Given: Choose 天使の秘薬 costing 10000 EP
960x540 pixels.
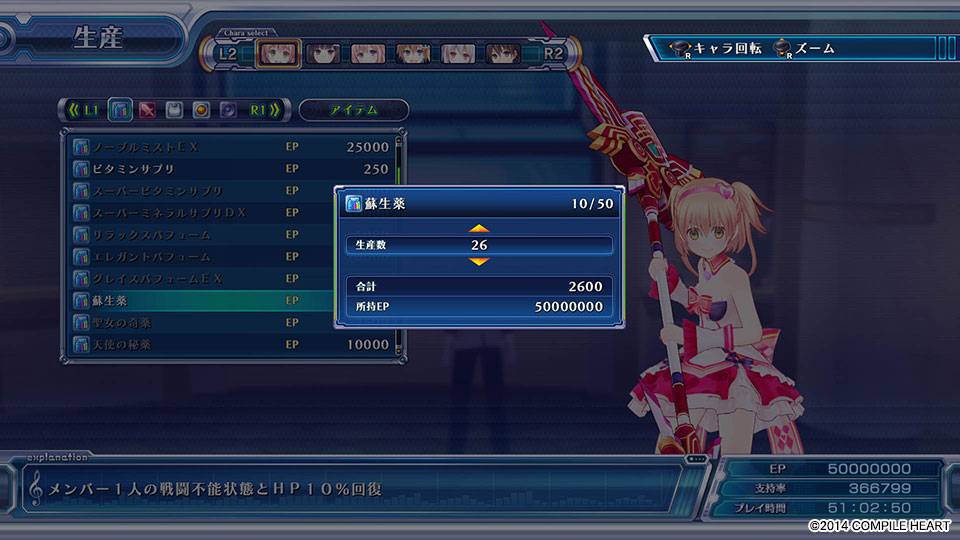Looking at the screenshot, I should coord(232,345).
